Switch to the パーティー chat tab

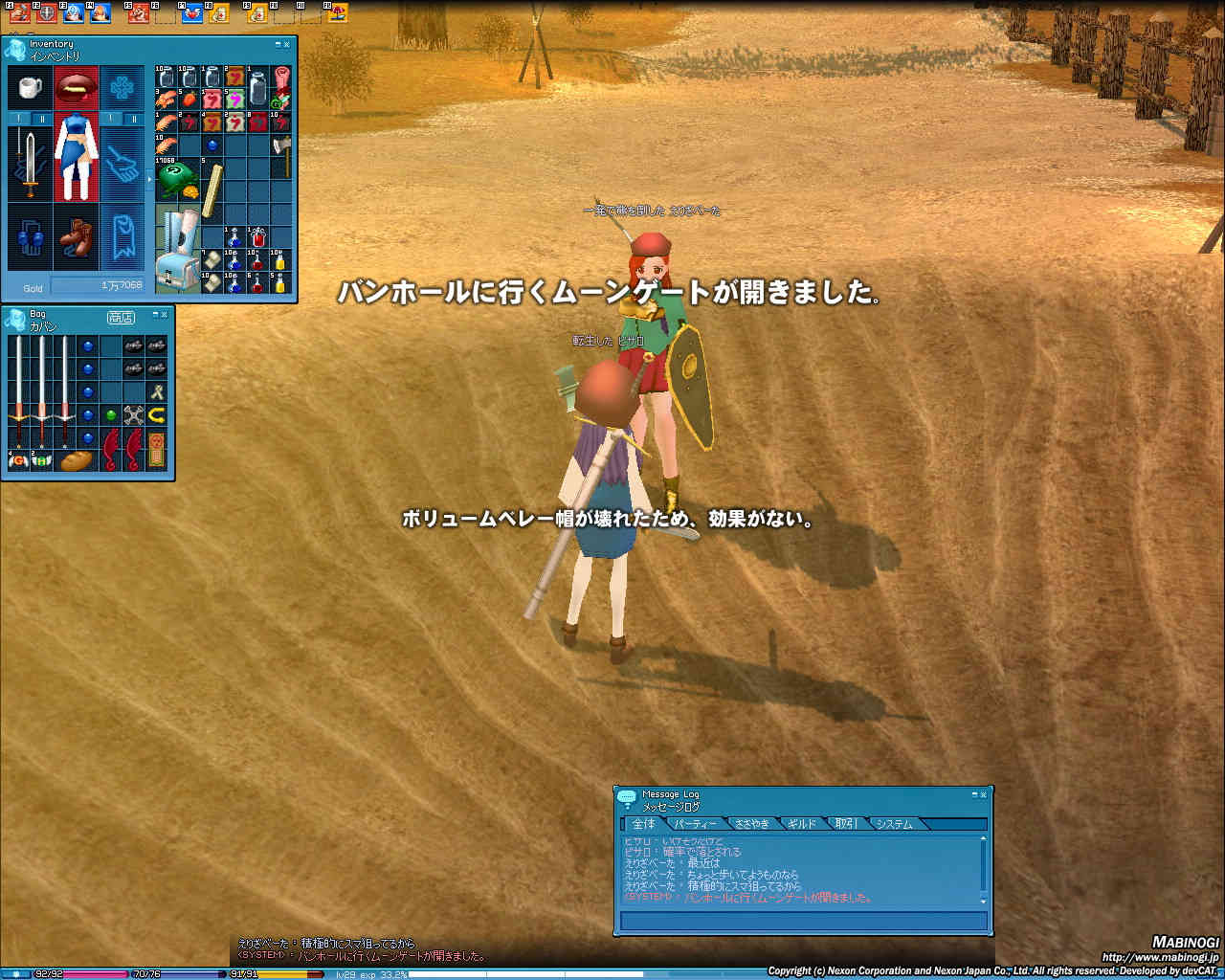tap(695, 824)
